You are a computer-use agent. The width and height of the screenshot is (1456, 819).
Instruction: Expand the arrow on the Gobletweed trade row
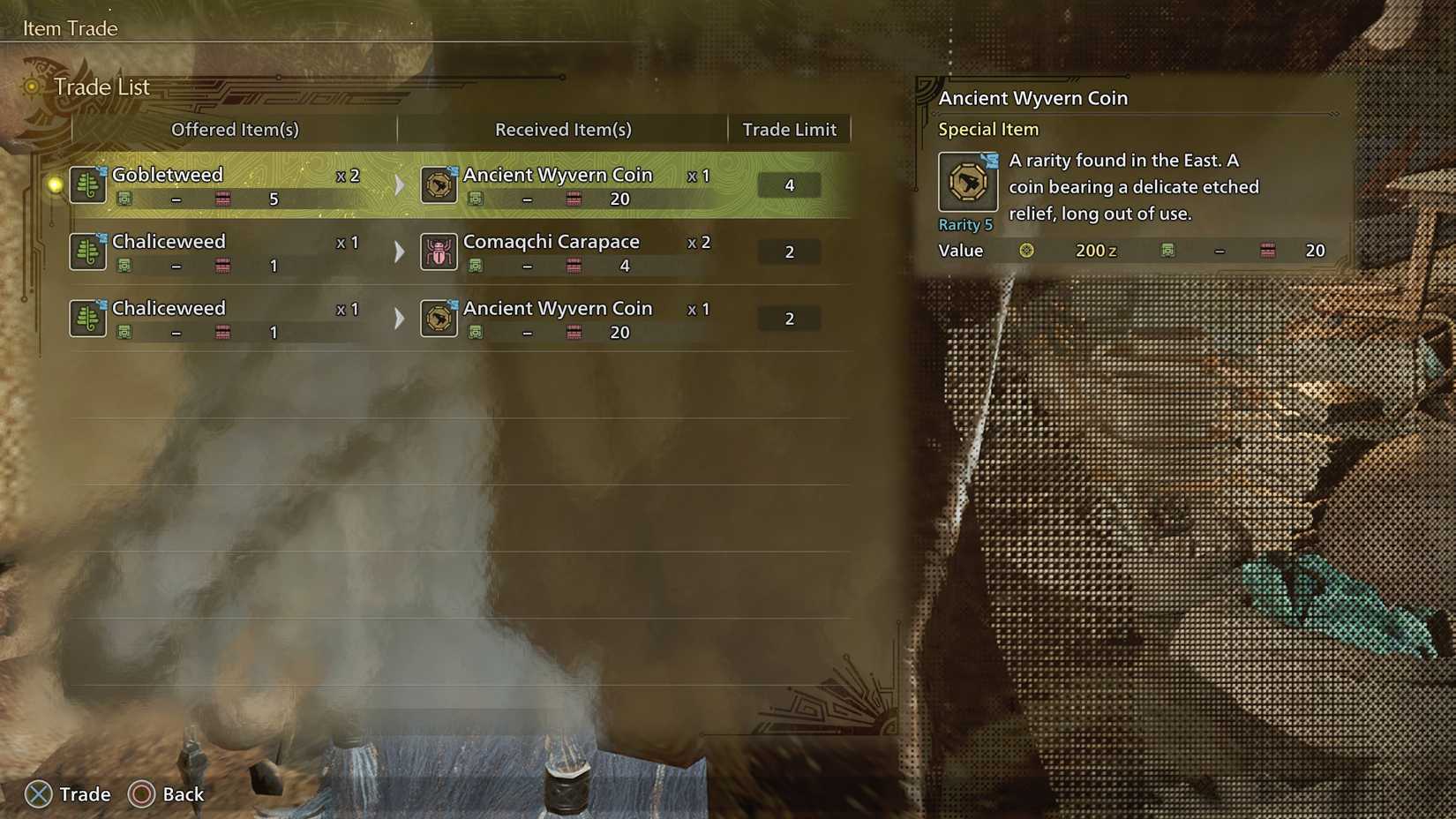[x=399, y=185]
